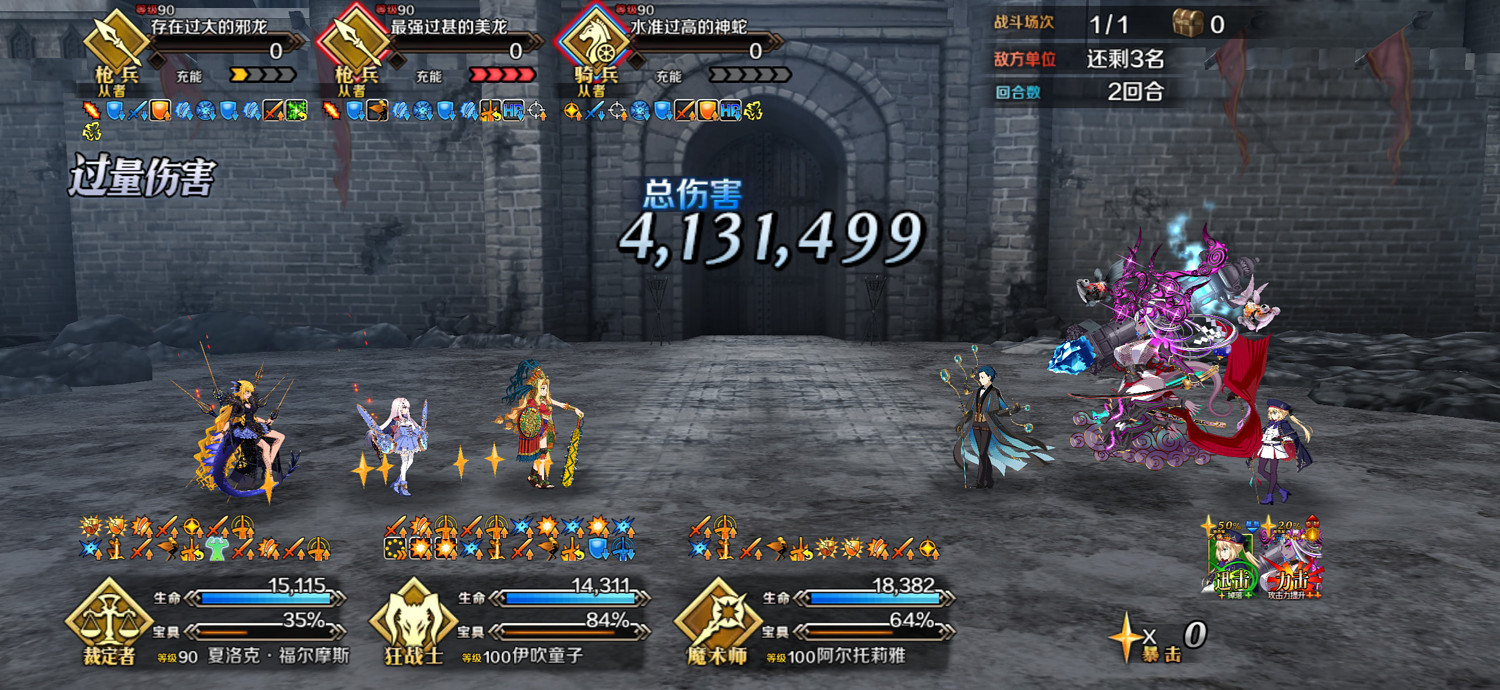This screenshot has height=690, width=1500.
Task: Tap the treasure chest drop counter
Action: tap(1197, 24)
